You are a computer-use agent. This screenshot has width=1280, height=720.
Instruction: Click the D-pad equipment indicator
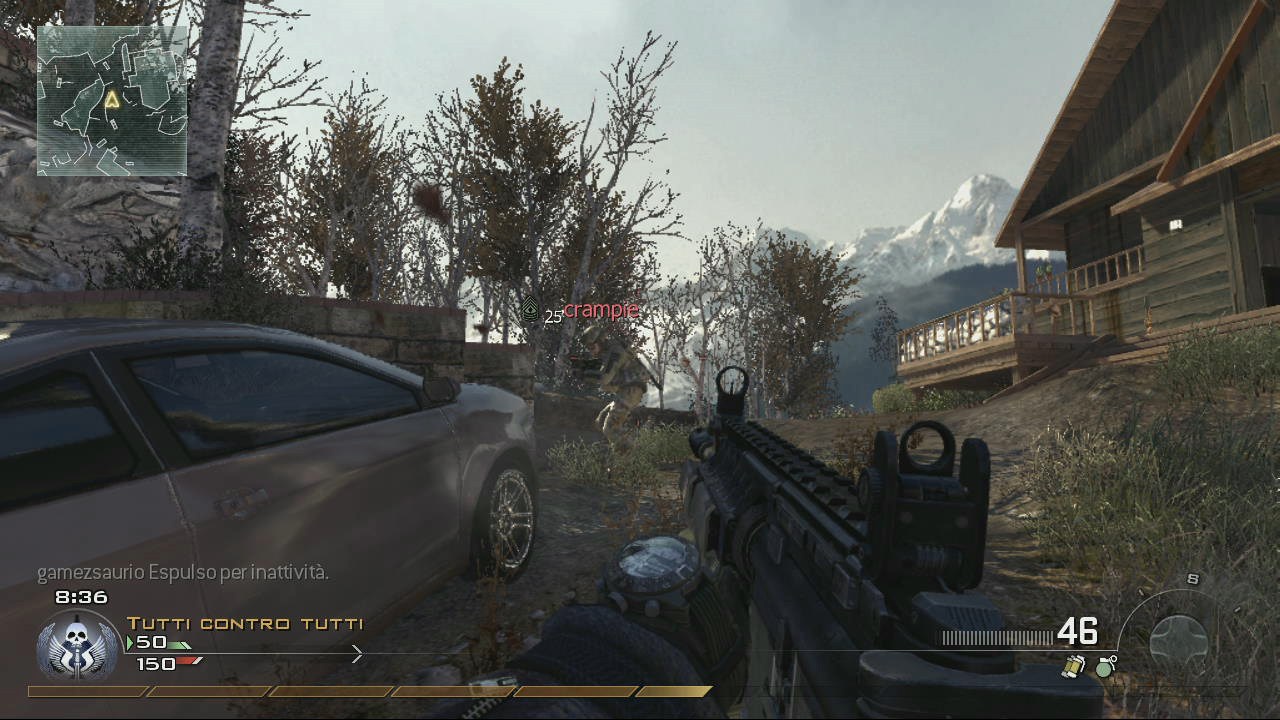pos(1178,641)
